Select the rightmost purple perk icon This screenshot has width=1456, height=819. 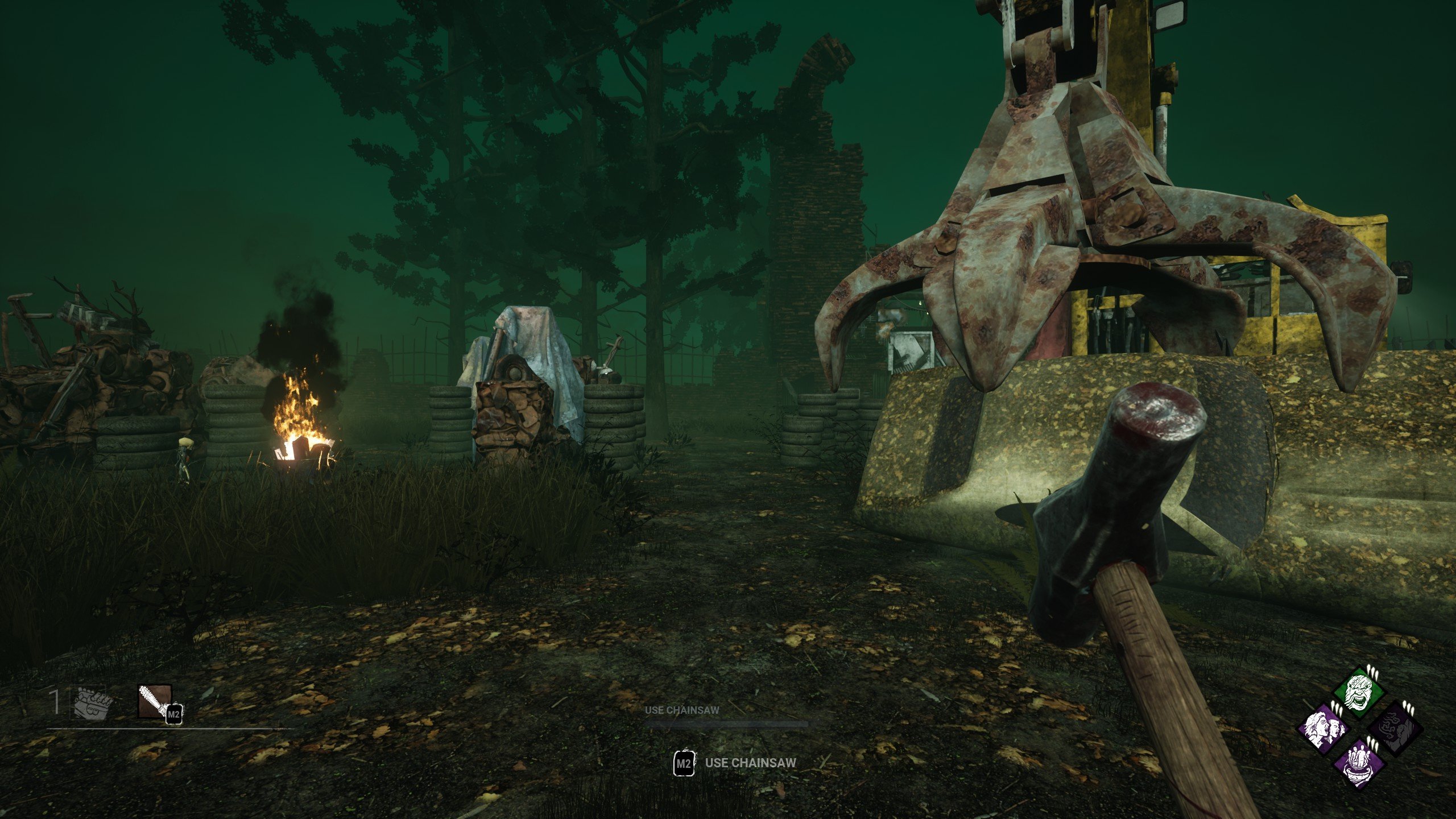1396,730
